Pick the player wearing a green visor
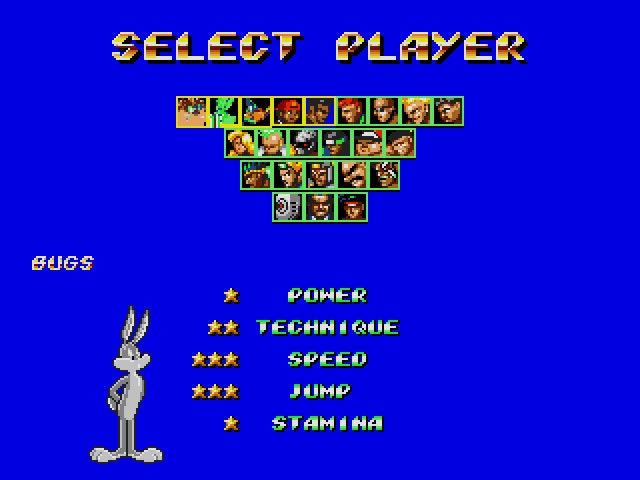Viewport: 640px width, 480px height. [336, 143]
